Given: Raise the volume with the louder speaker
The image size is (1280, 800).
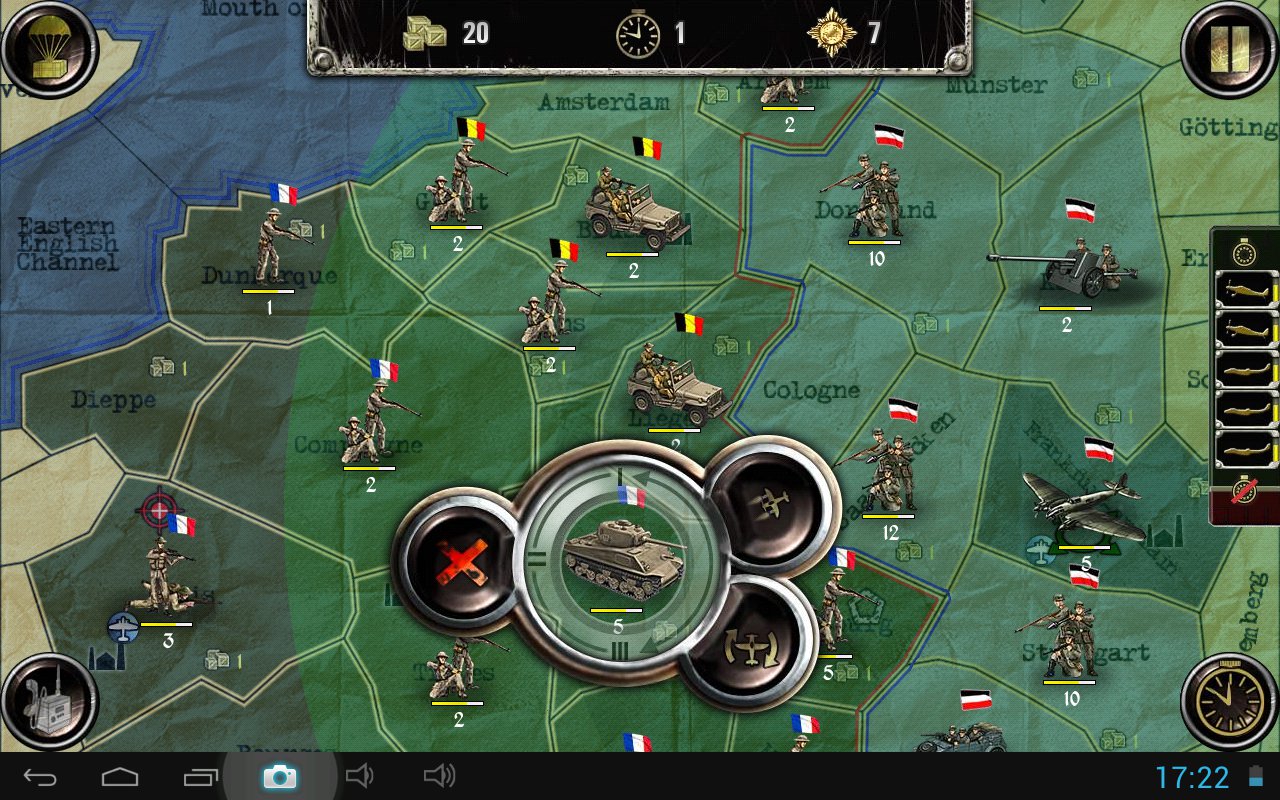Looking at the screenshot, I should pos(439,776).
